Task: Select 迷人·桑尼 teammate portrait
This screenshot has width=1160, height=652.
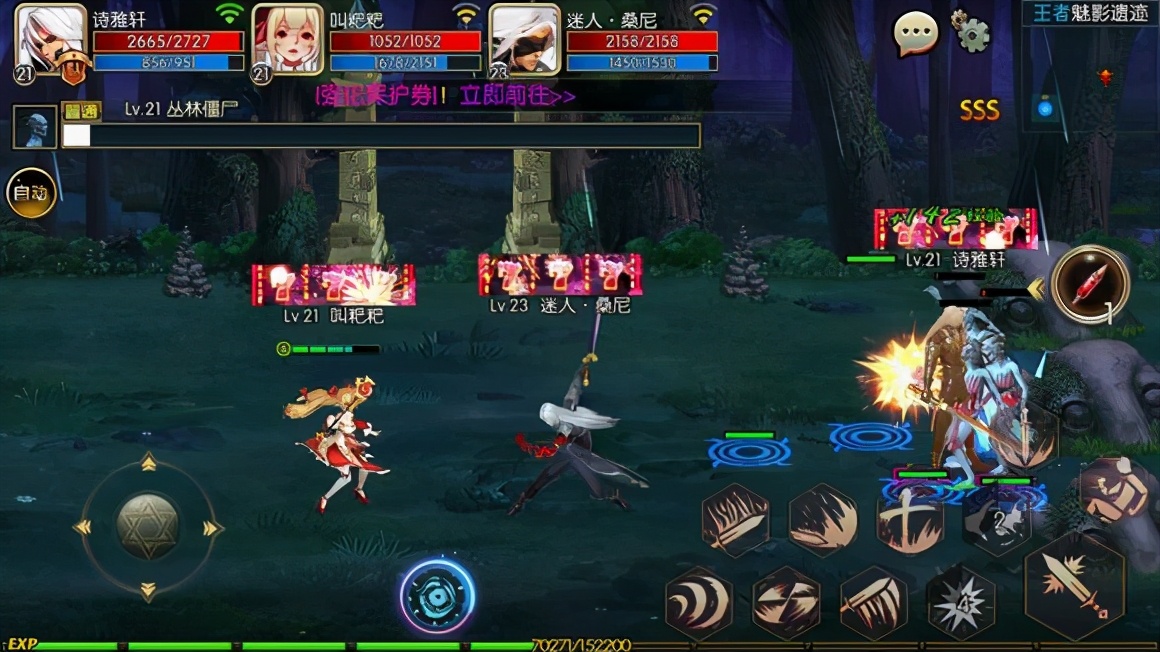Action: click(524, 40)
